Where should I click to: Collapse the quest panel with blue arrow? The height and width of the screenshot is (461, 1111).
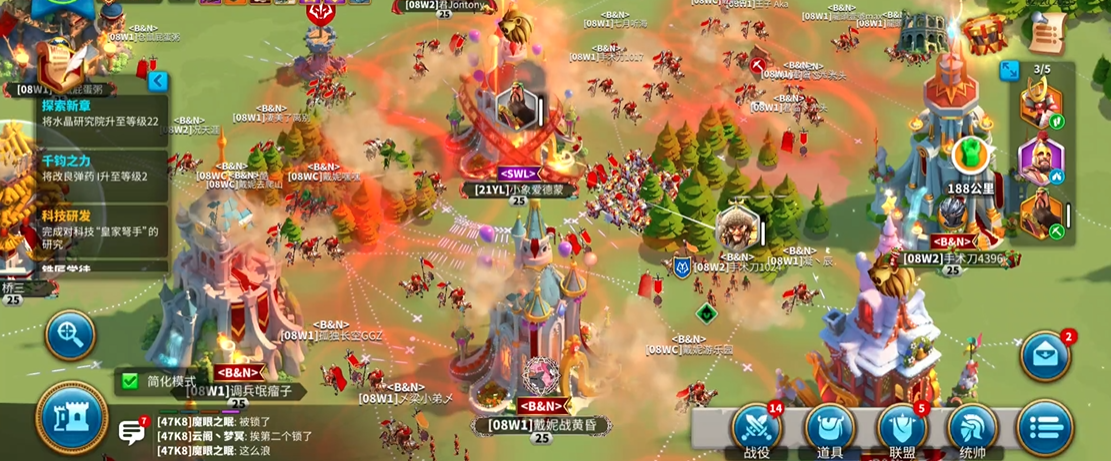pyautogui.click(x=156, y=81)
